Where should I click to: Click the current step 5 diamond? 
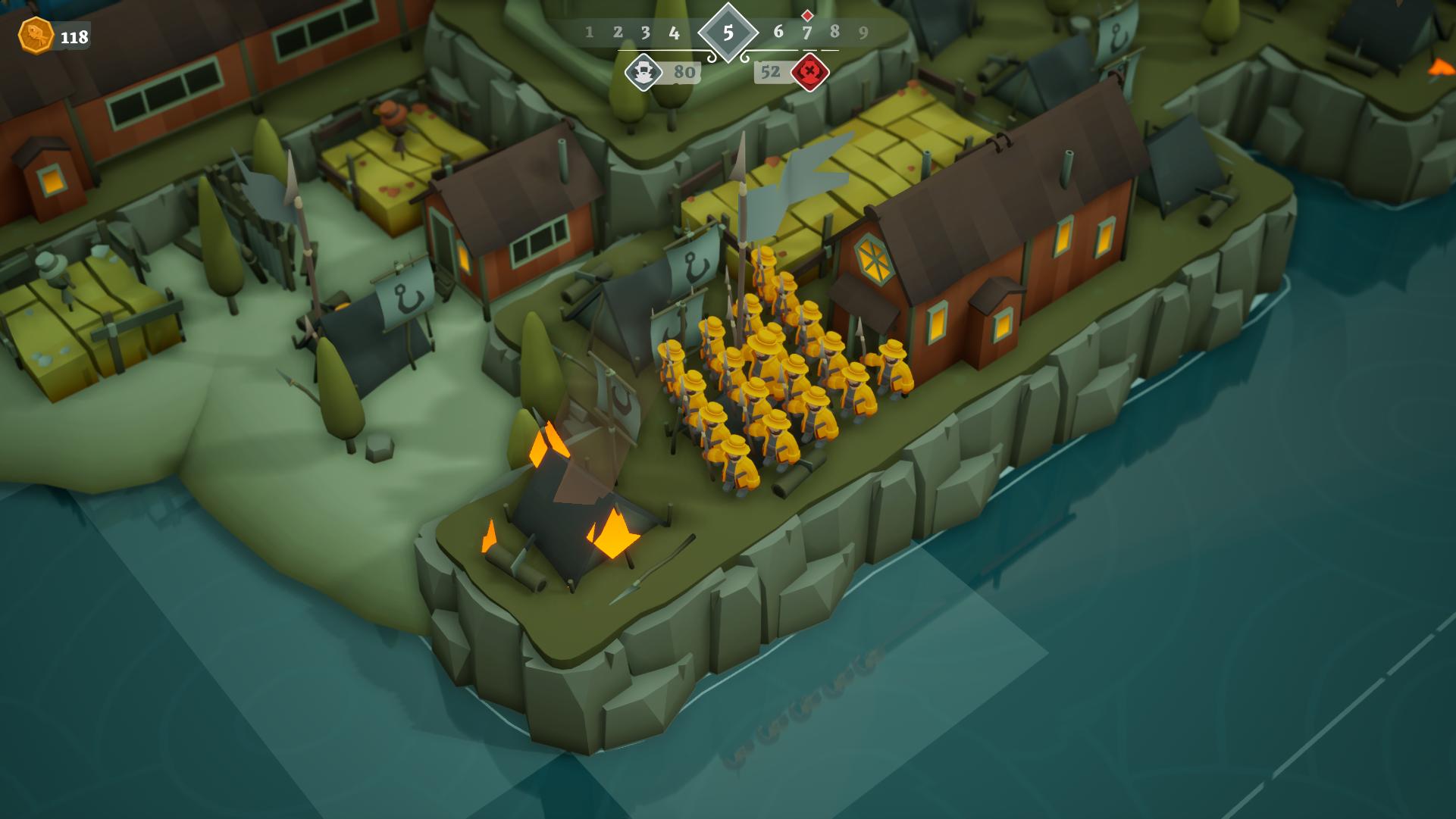point(728,33)
